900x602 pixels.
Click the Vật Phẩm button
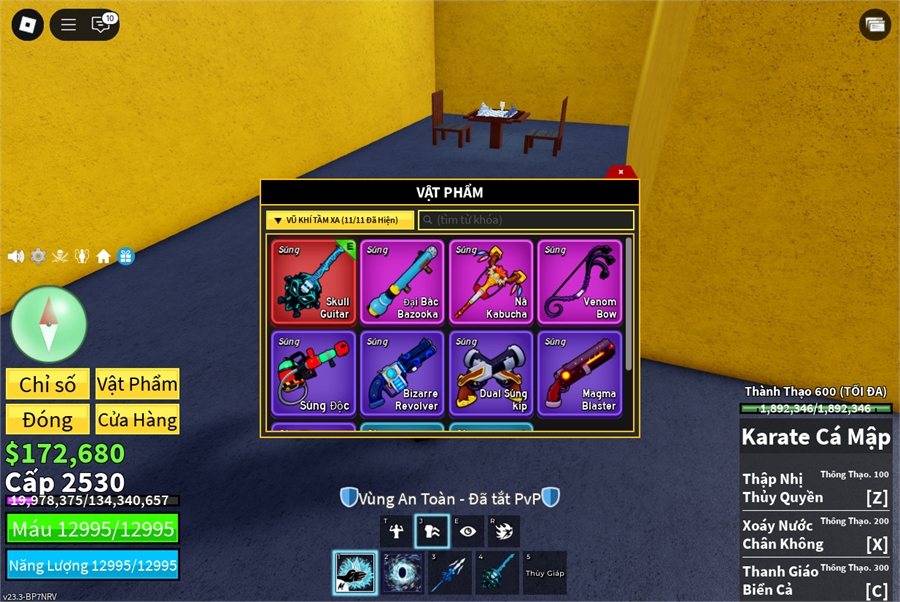click(x=137, y=384)
